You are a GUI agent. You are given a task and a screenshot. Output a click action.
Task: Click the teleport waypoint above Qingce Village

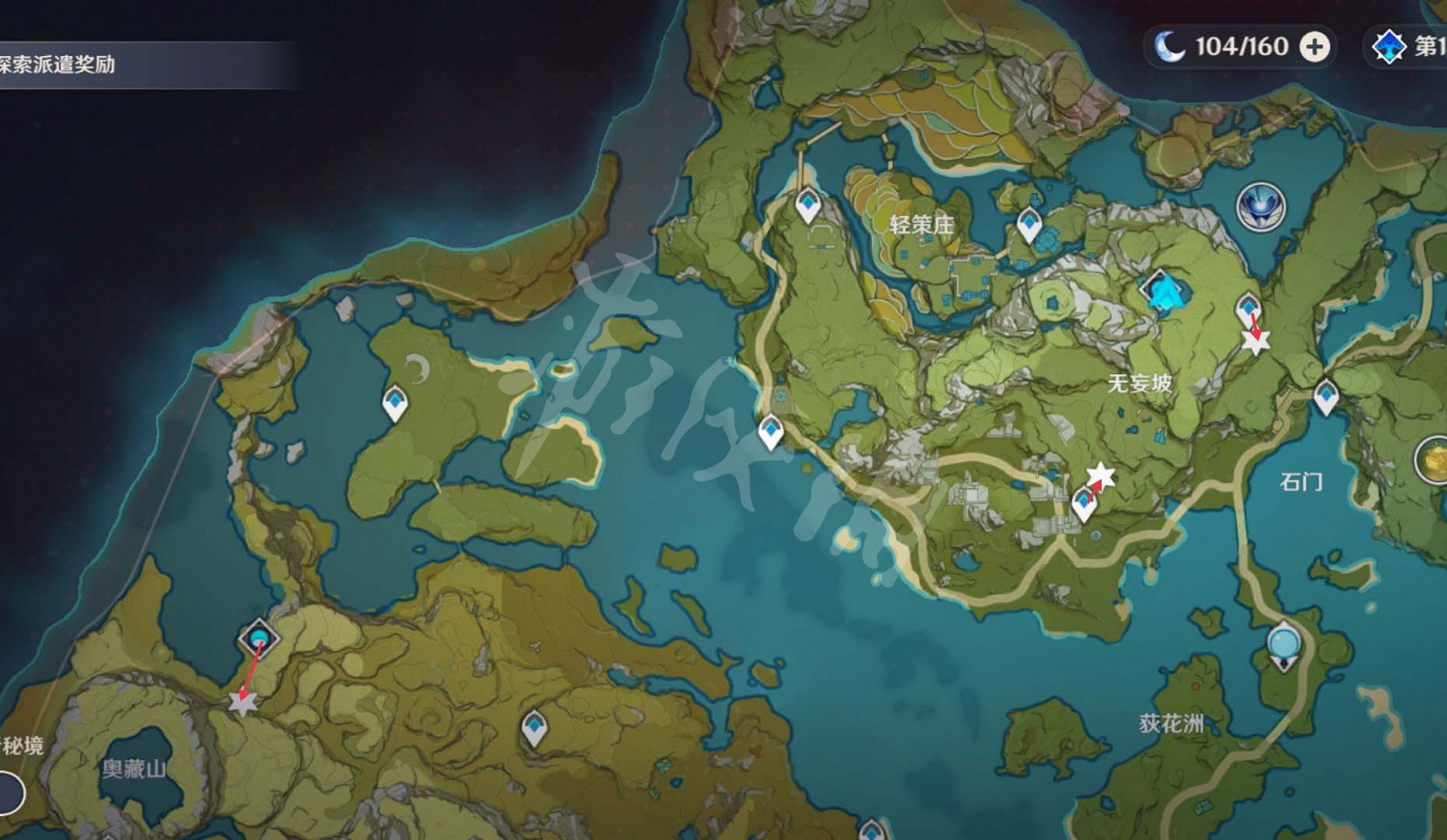point(805,204)
